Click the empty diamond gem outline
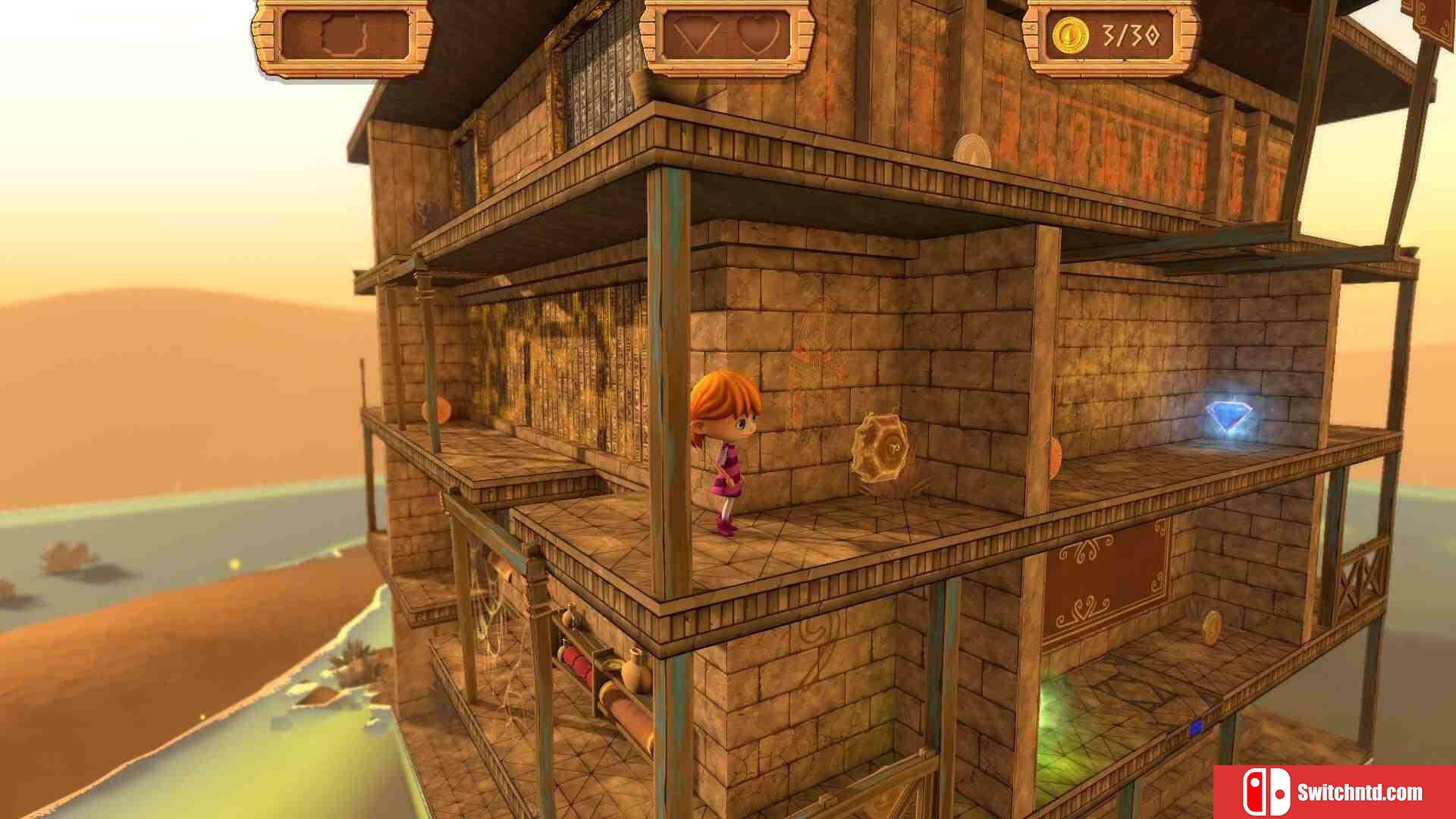 tap(696, 36)
